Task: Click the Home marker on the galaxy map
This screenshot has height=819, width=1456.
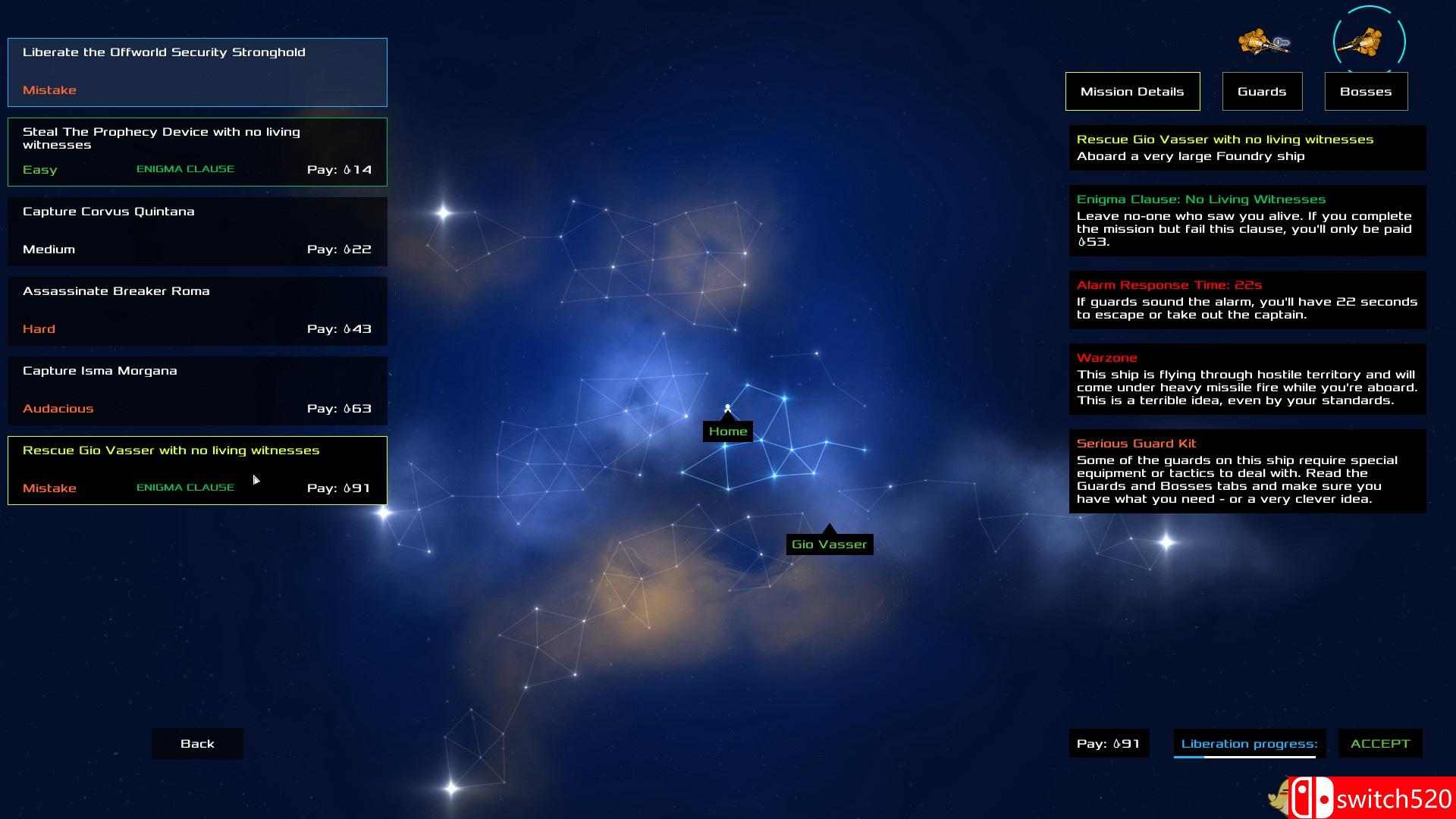Action: pos(727,430)
